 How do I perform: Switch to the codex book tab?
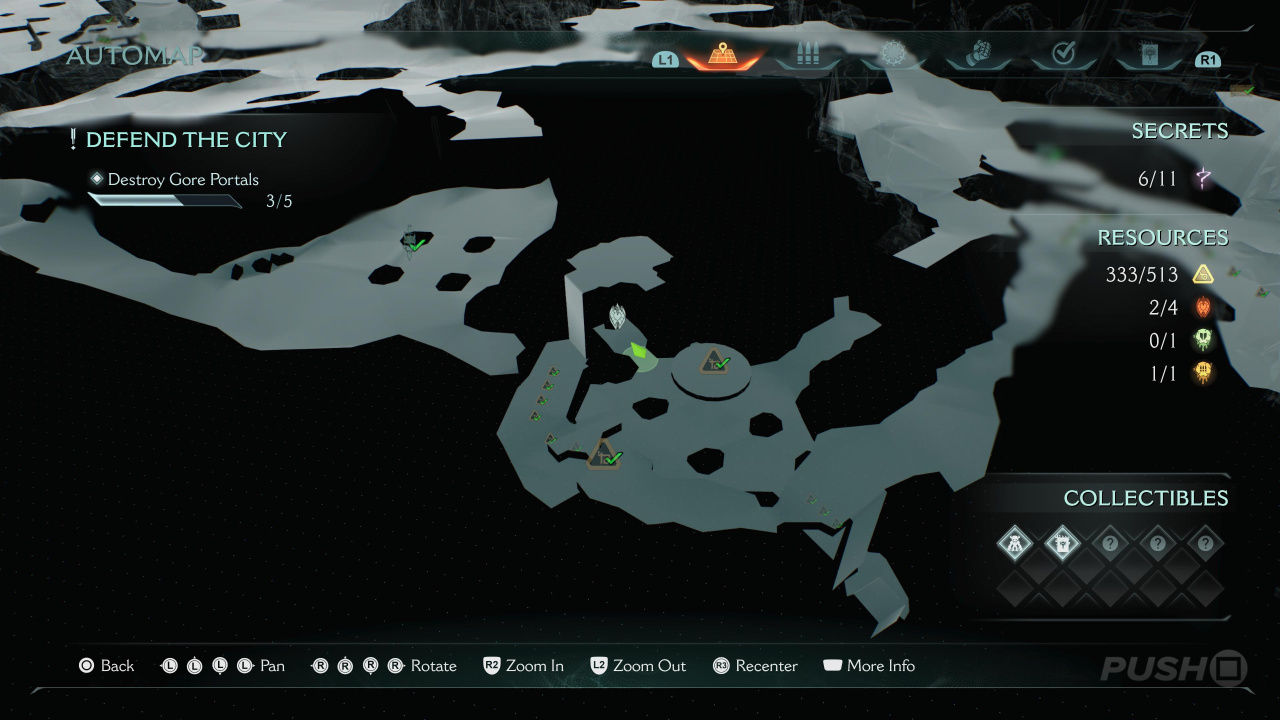click(x=1149, y=55)
